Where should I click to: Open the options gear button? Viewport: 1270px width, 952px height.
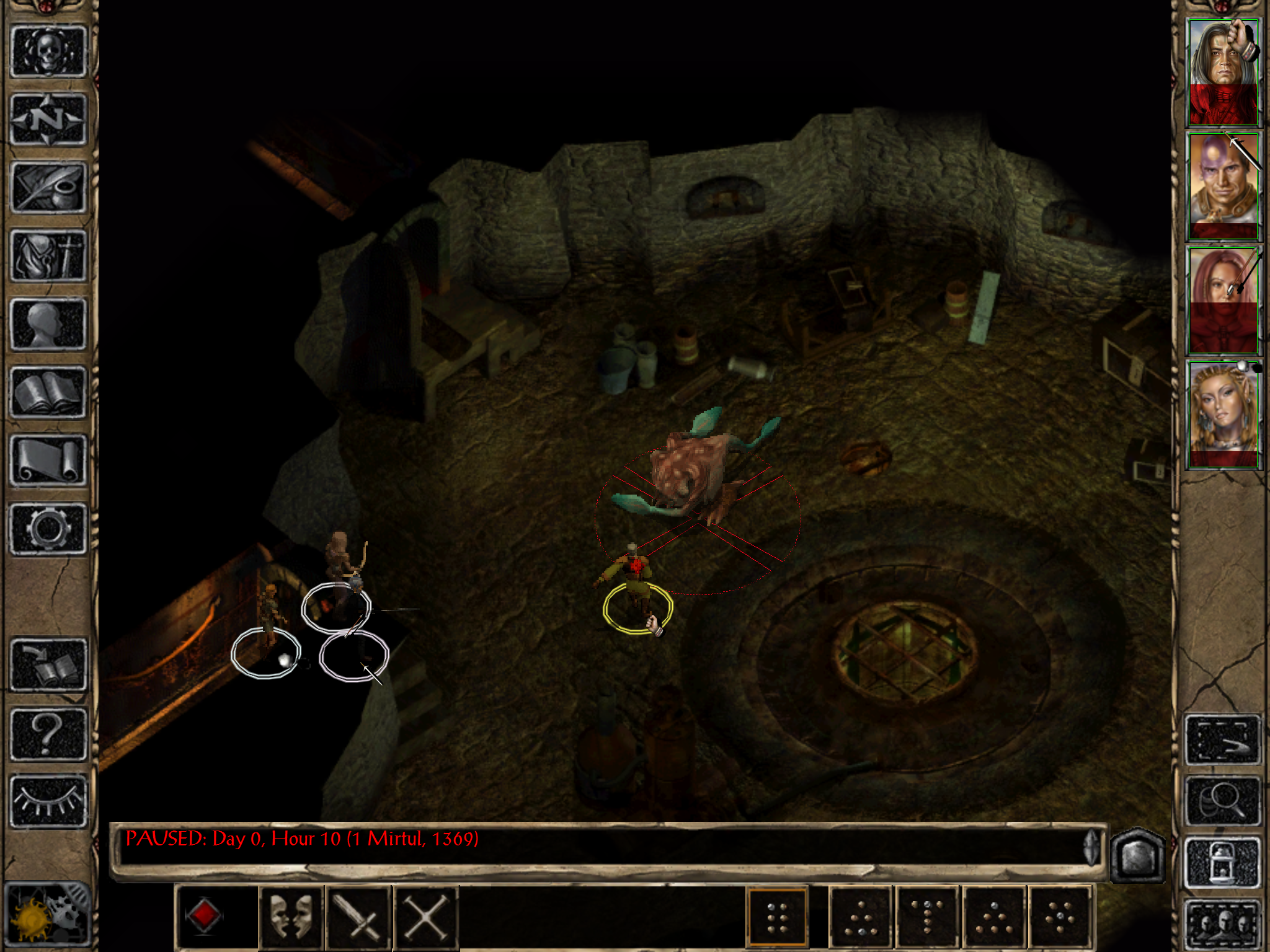pyautogui.click(x=48, y=529)
